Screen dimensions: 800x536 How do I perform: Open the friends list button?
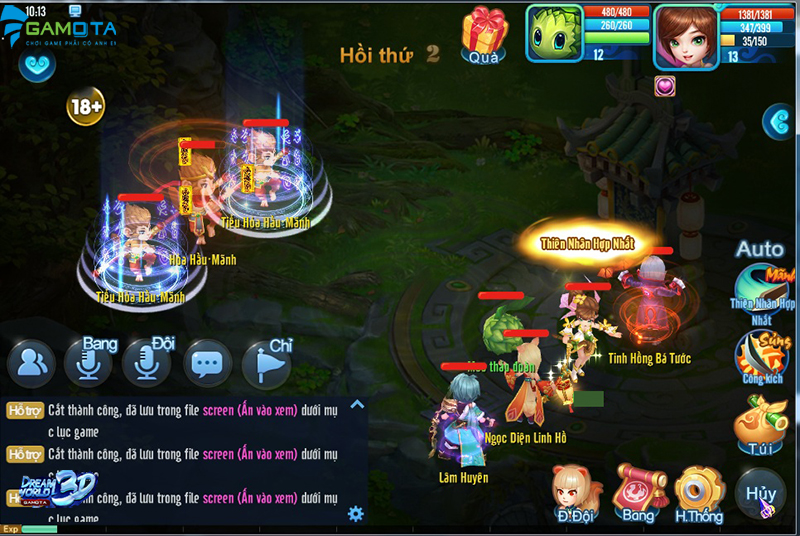[32, 362]
